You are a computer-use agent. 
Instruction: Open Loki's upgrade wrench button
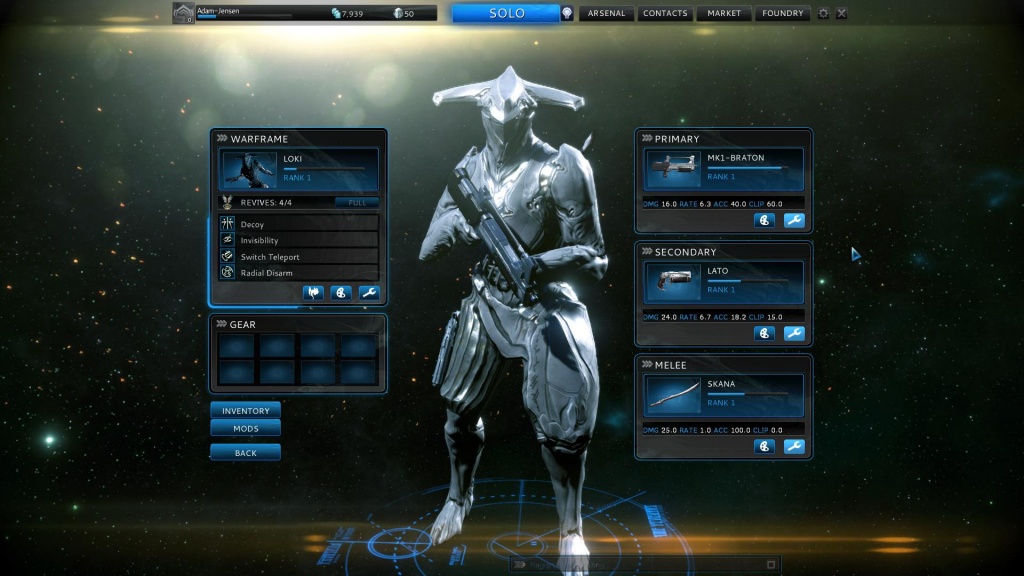(x=369, y=293)
